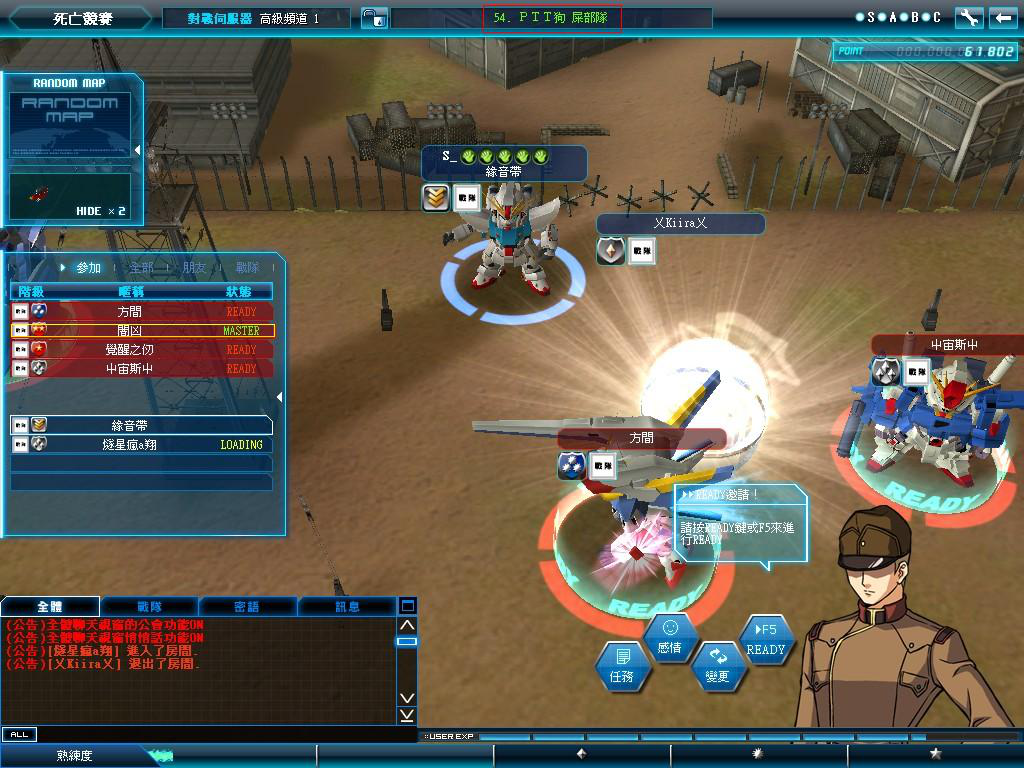
Task: Leave room with the back arrow button
Action: tap(1001, 18)
